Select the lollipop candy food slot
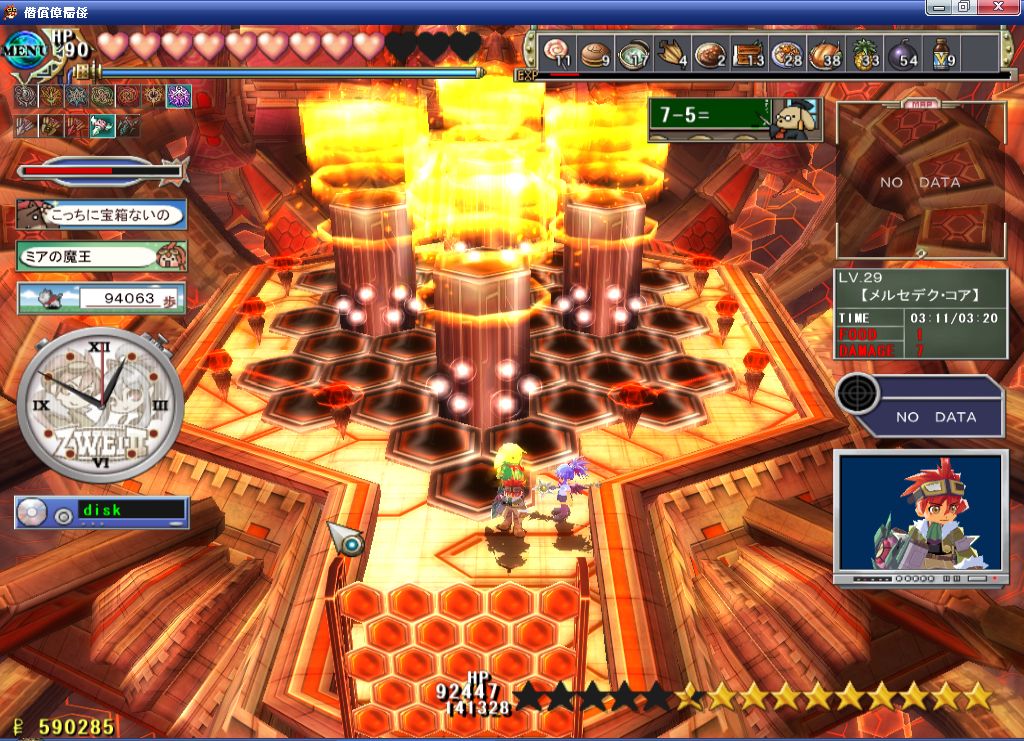Image resolution: width=1024 pixels, height=741 pixels. pyautogui.click(x=556, y=52)
